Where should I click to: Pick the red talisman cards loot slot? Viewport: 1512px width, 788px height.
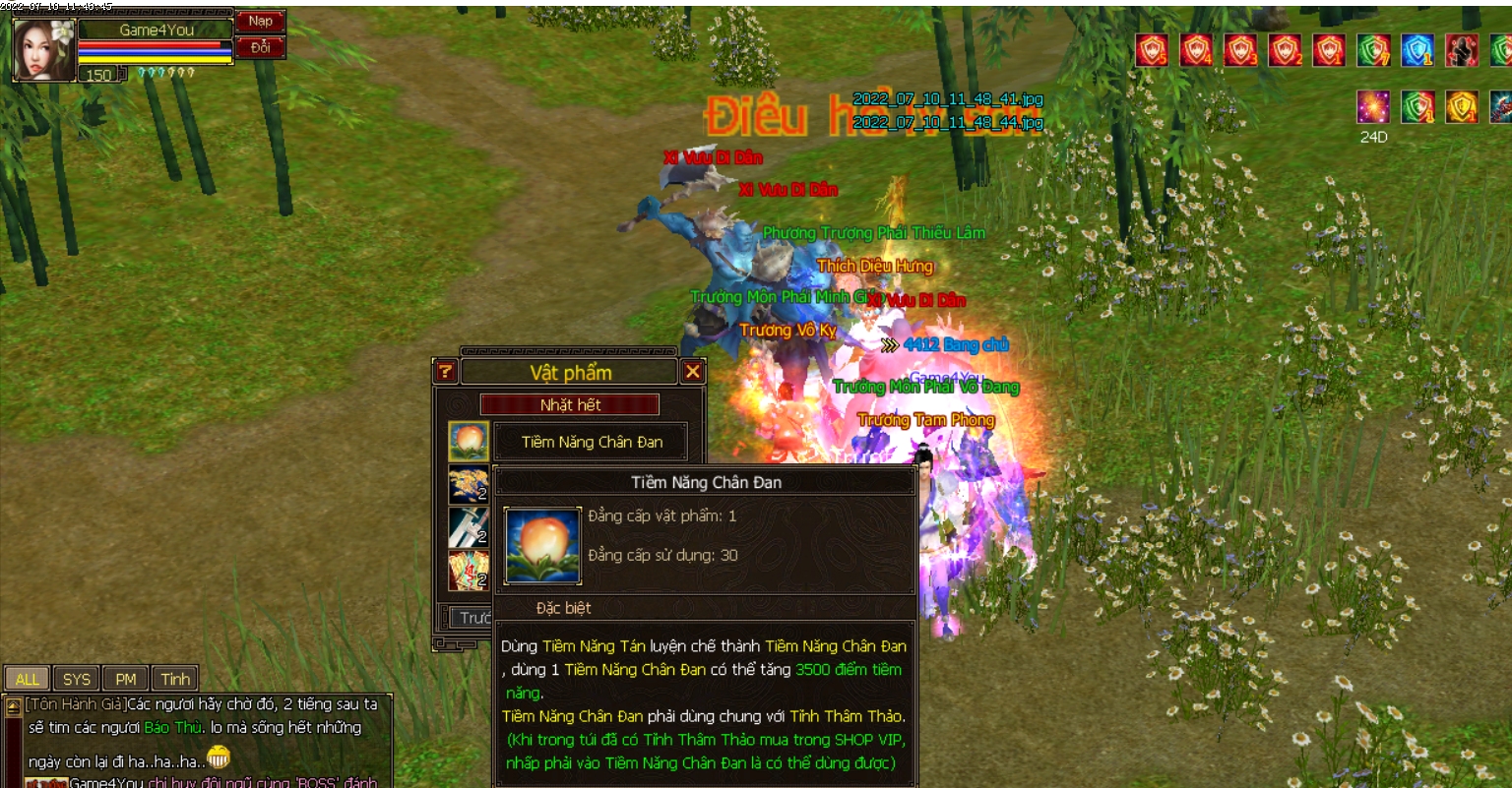(x=469, y=571)
